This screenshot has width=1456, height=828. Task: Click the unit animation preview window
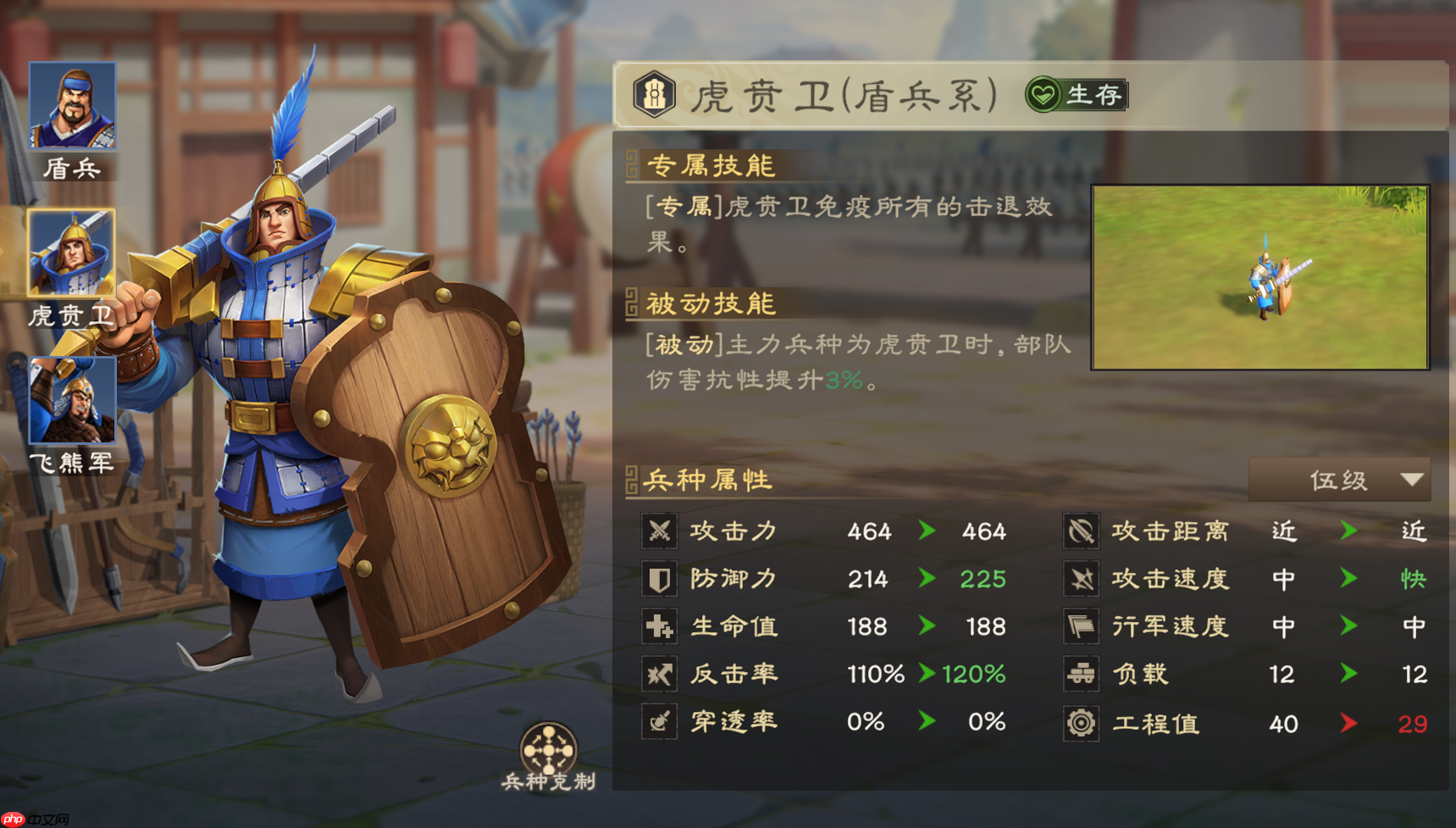click(x=1260, y=277)
